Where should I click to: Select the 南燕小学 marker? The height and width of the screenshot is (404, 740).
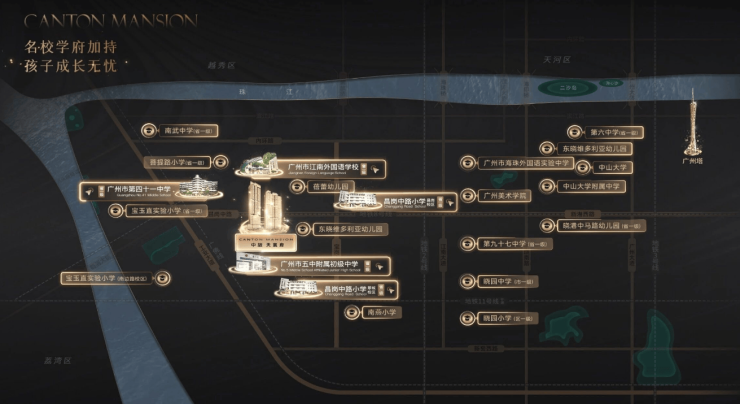(372, 312)
